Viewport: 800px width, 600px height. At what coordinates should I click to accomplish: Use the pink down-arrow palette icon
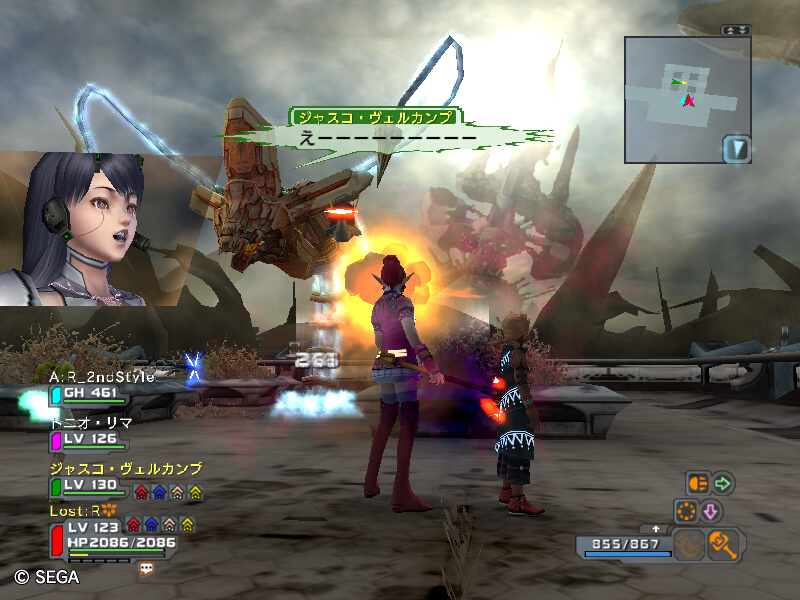tap(711, 511)
